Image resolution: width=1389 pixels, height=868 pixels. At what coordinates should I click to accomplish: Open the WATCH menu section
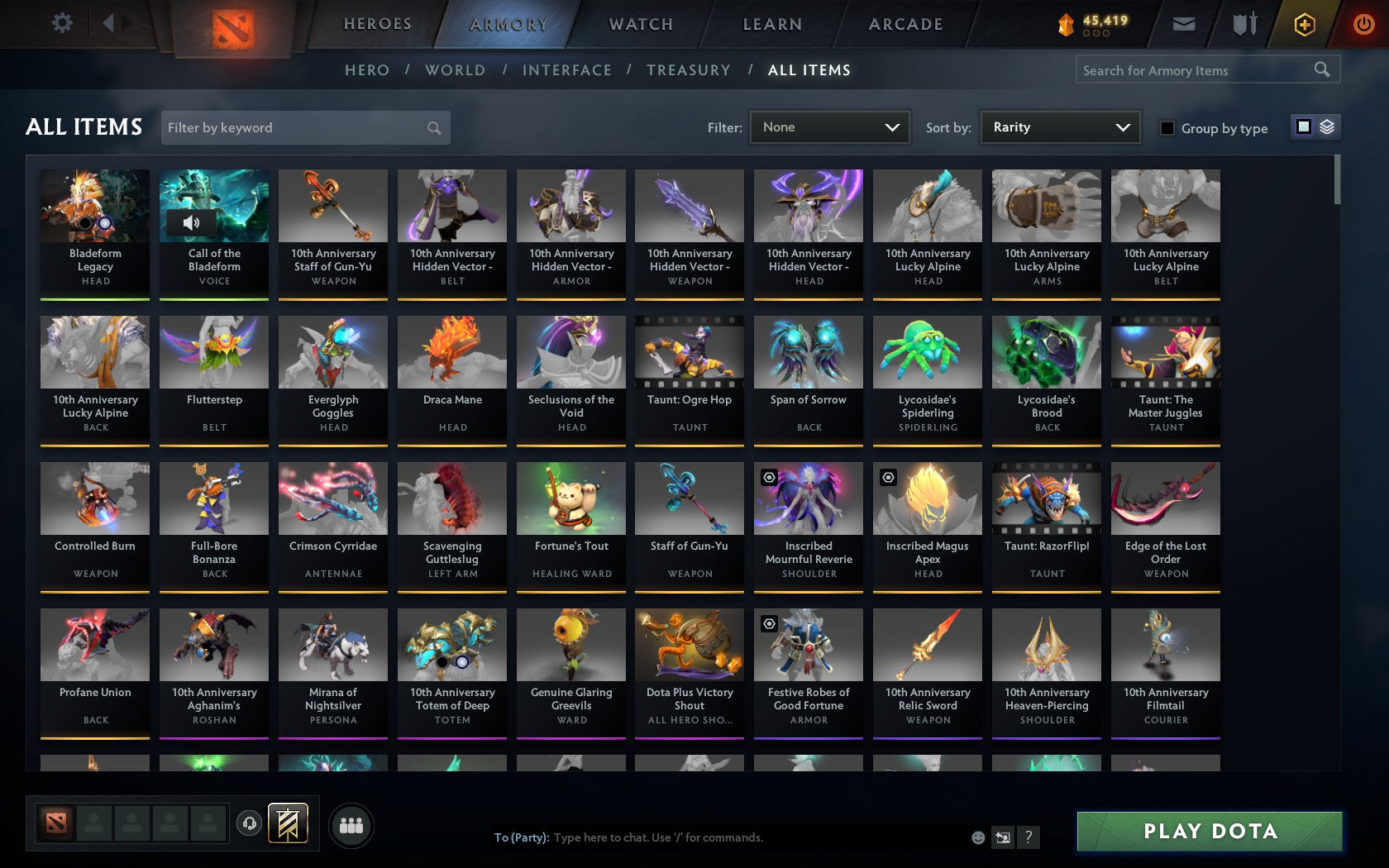coord(640,24)
